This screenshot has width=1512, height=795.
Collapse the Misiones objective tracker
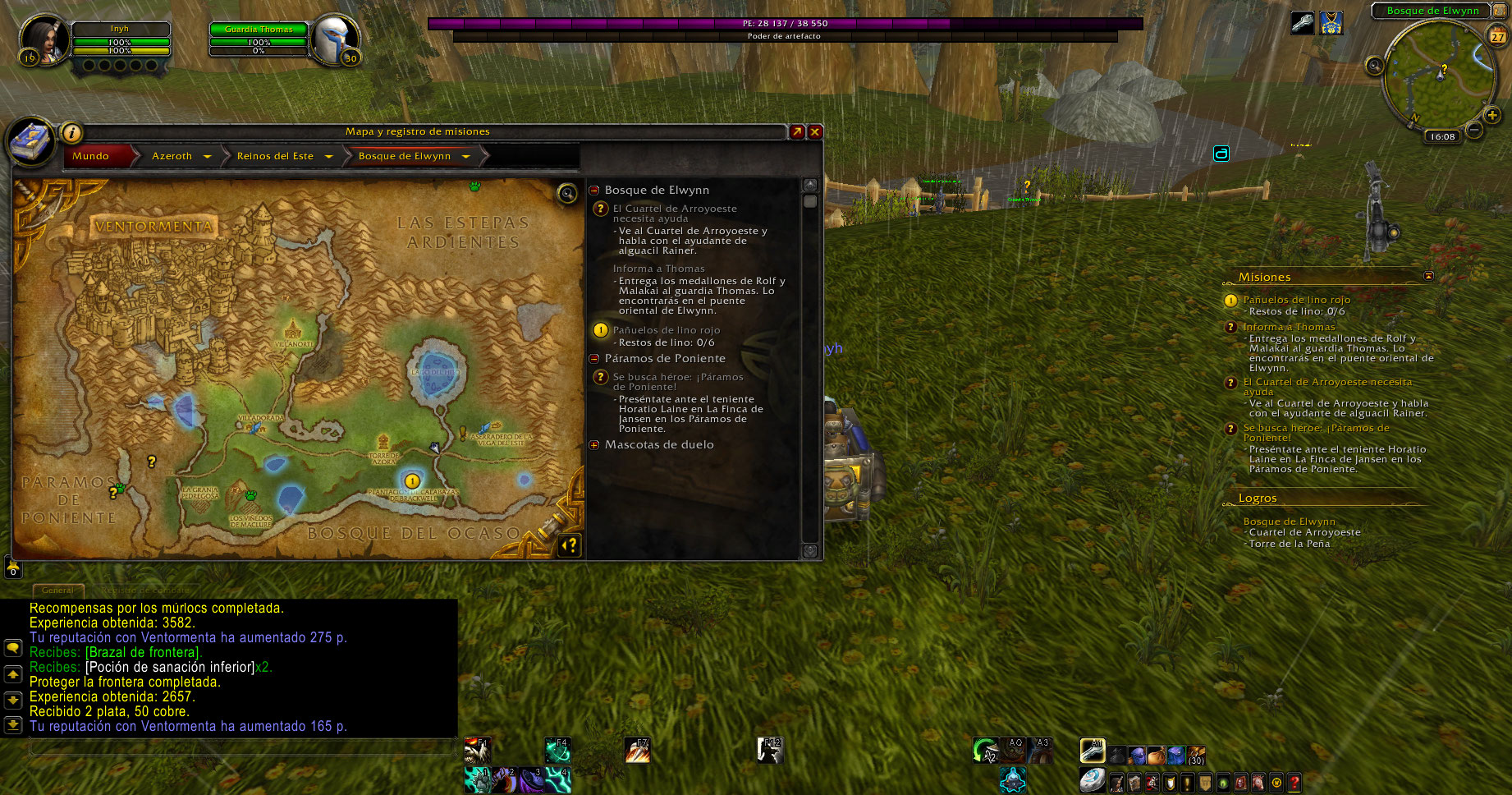point(1428,276)
